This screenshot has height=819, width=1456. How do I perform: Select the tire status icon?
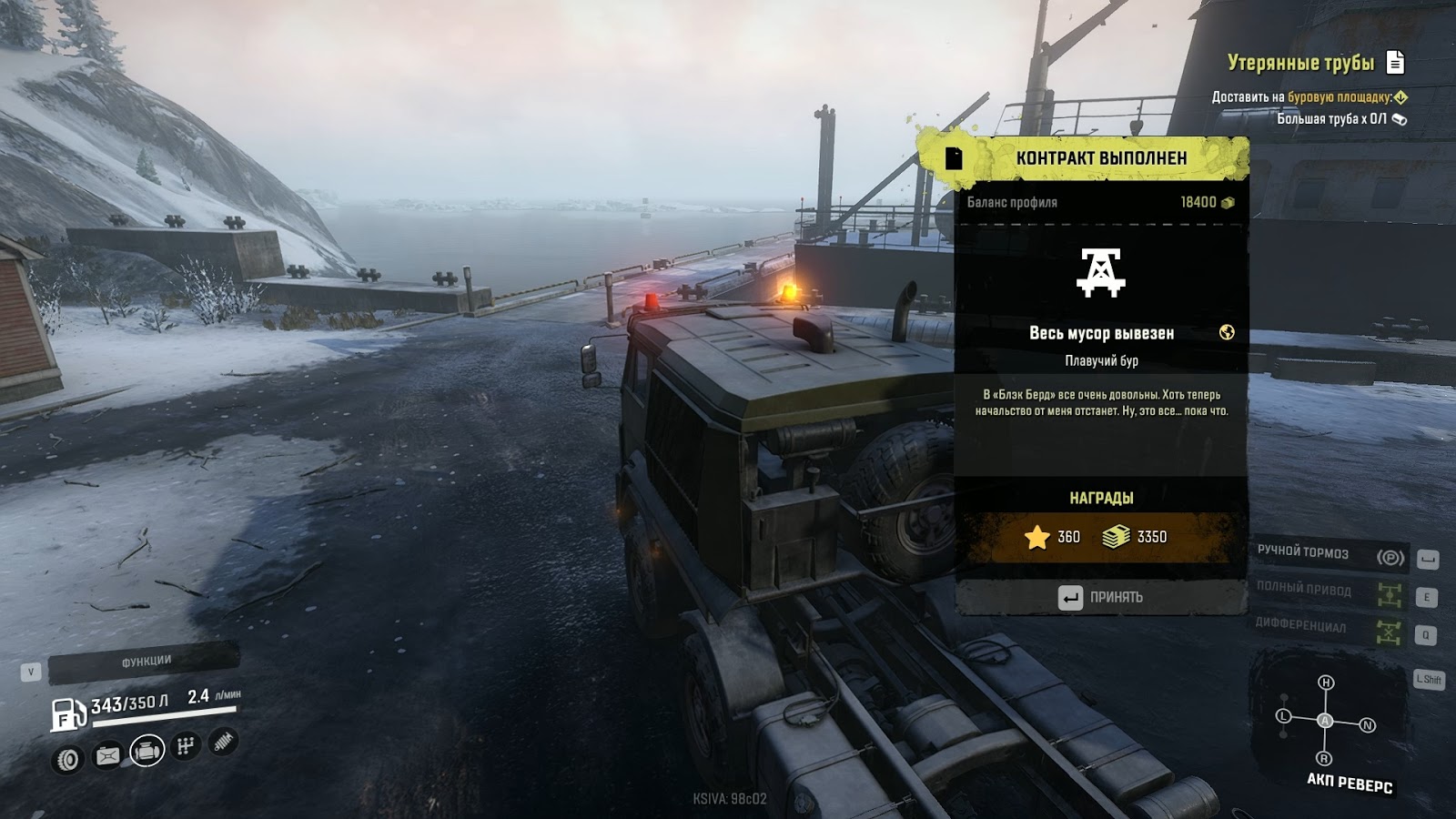point(68,759)
